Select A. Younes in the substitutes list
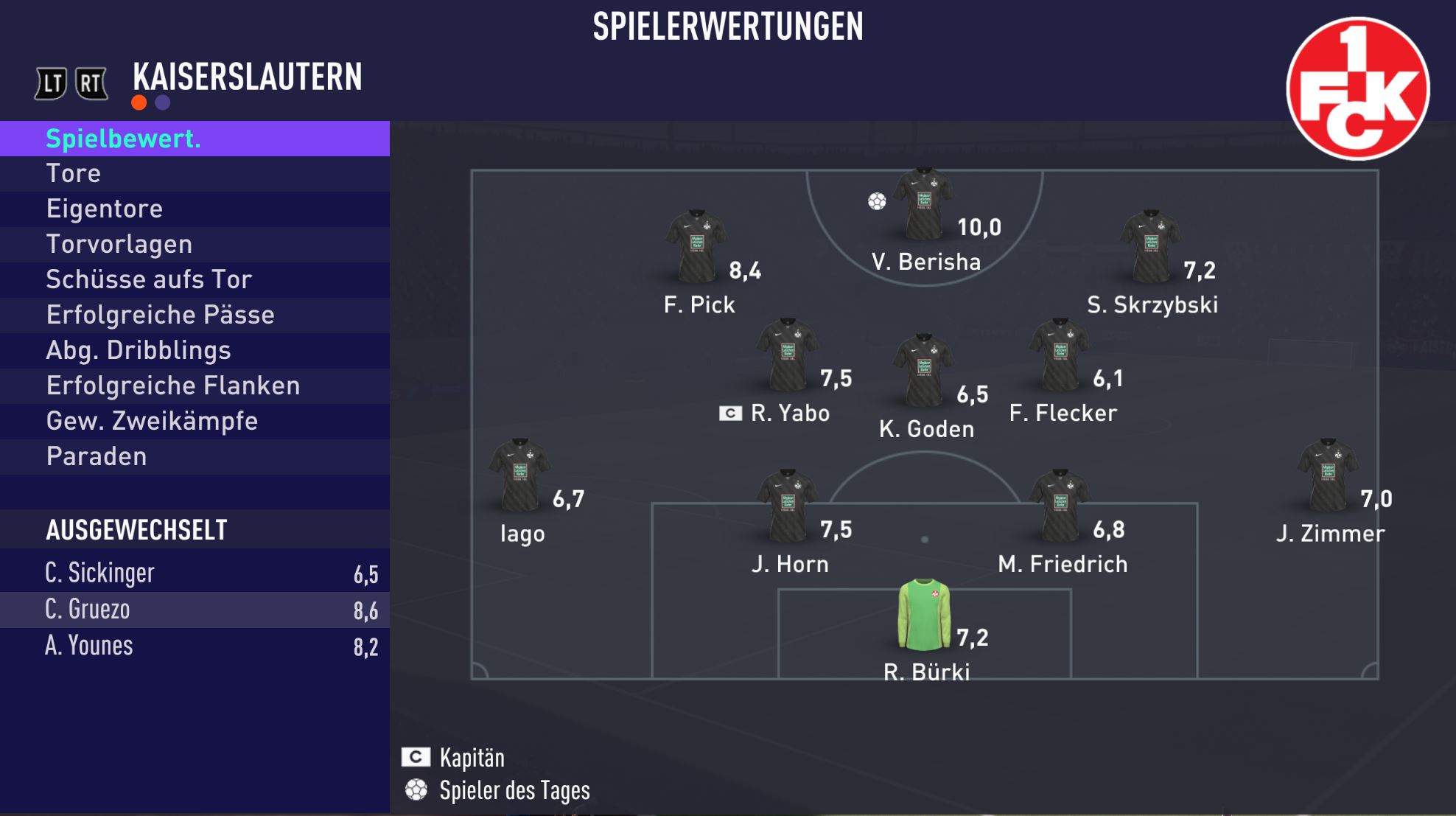This screenshot has height=816, width=1456. coord(195,646)
